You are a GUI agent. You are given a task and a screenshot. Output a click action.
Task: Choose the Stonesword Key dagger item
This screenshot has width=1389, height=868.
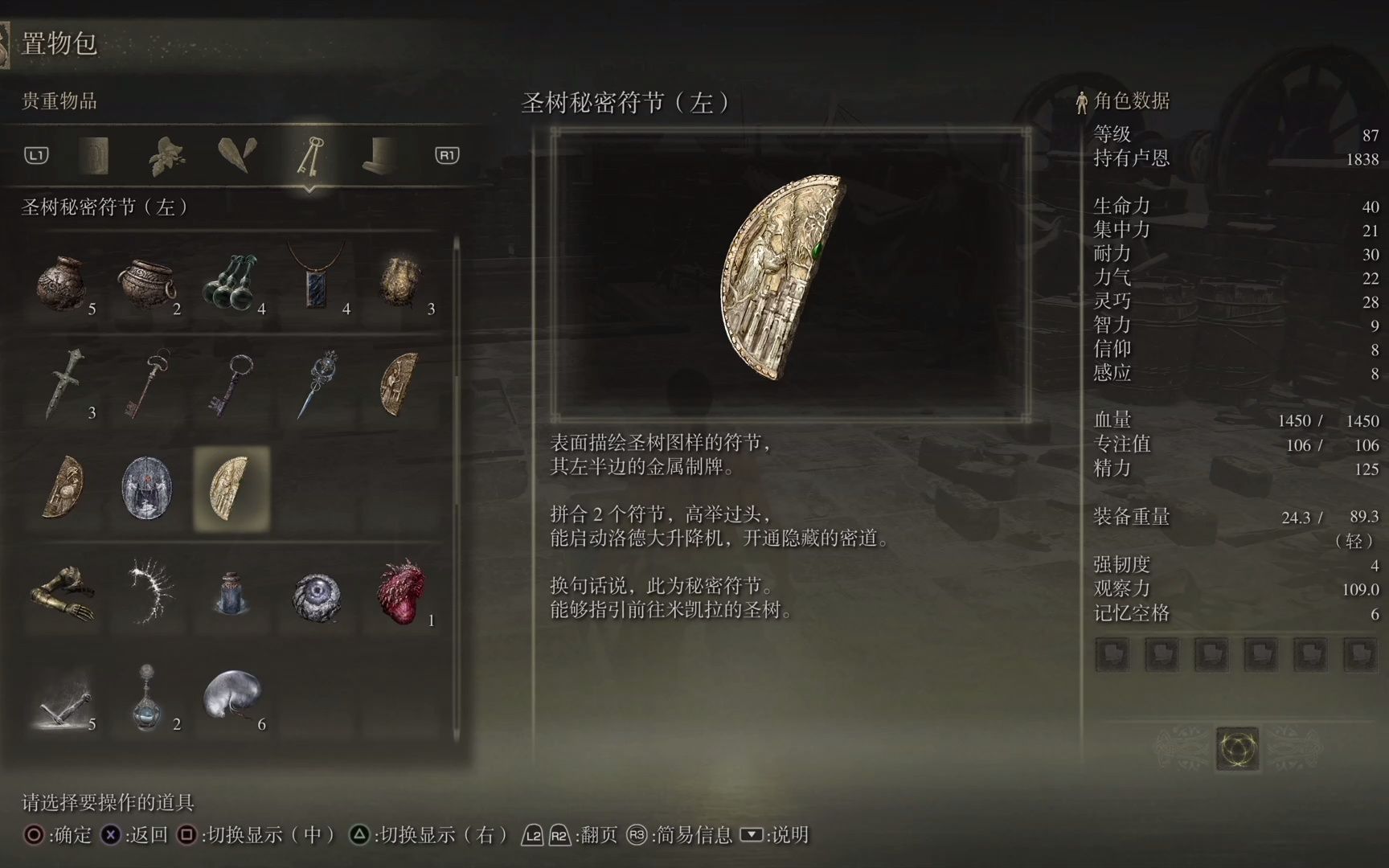coord(63,386)
